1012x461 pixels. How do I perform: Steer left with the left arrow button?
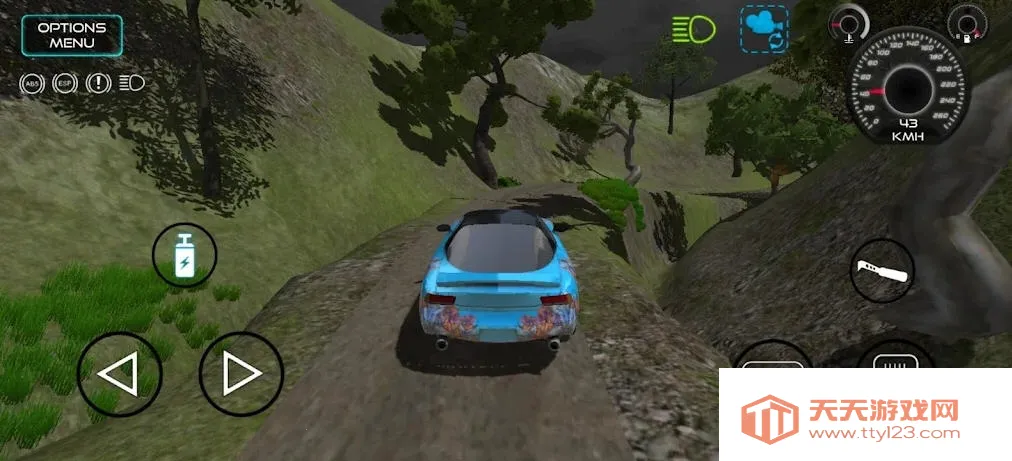point(119,375)
